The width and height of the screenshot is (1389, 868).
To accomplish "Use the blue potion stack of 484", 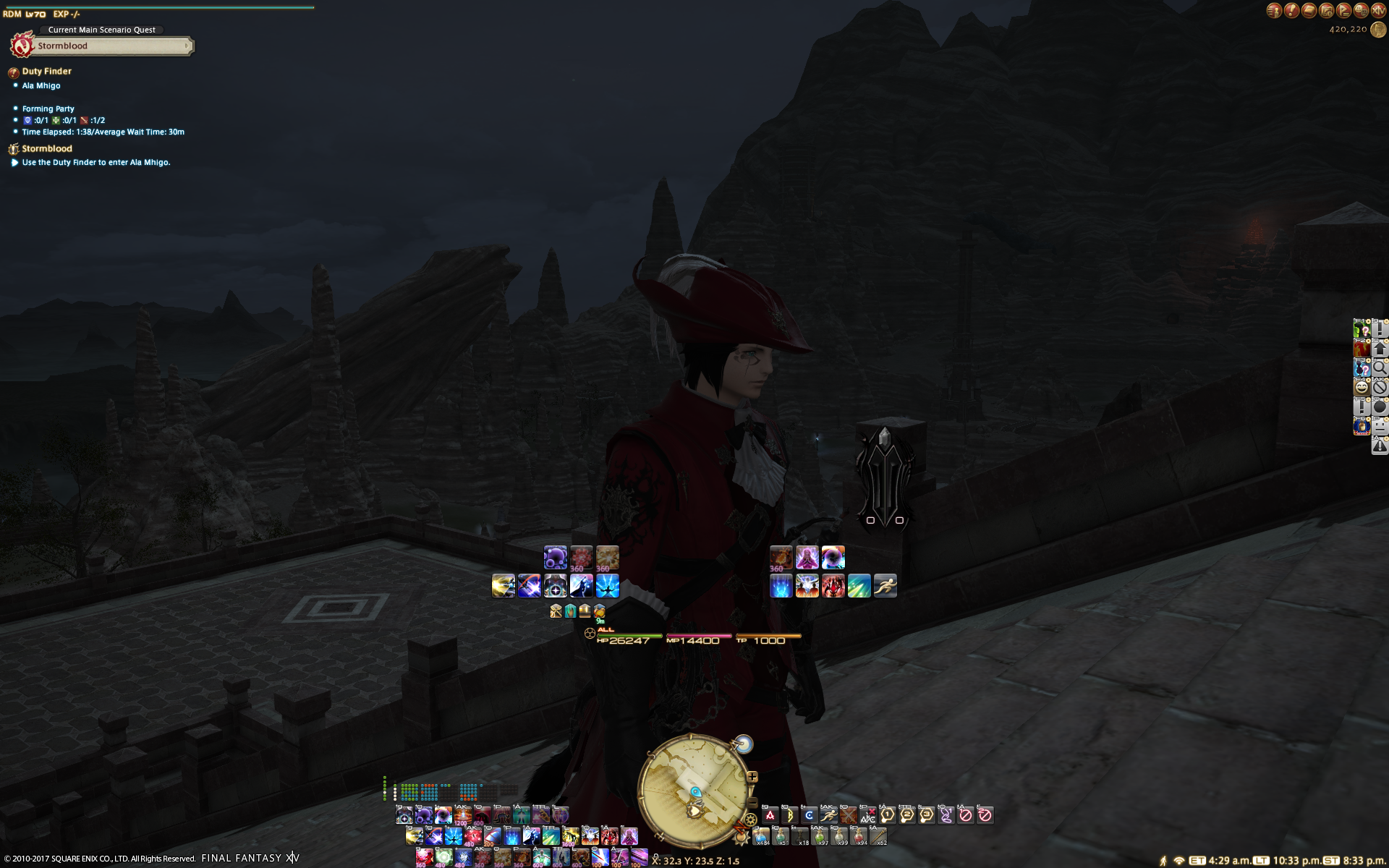I will 761,836.
